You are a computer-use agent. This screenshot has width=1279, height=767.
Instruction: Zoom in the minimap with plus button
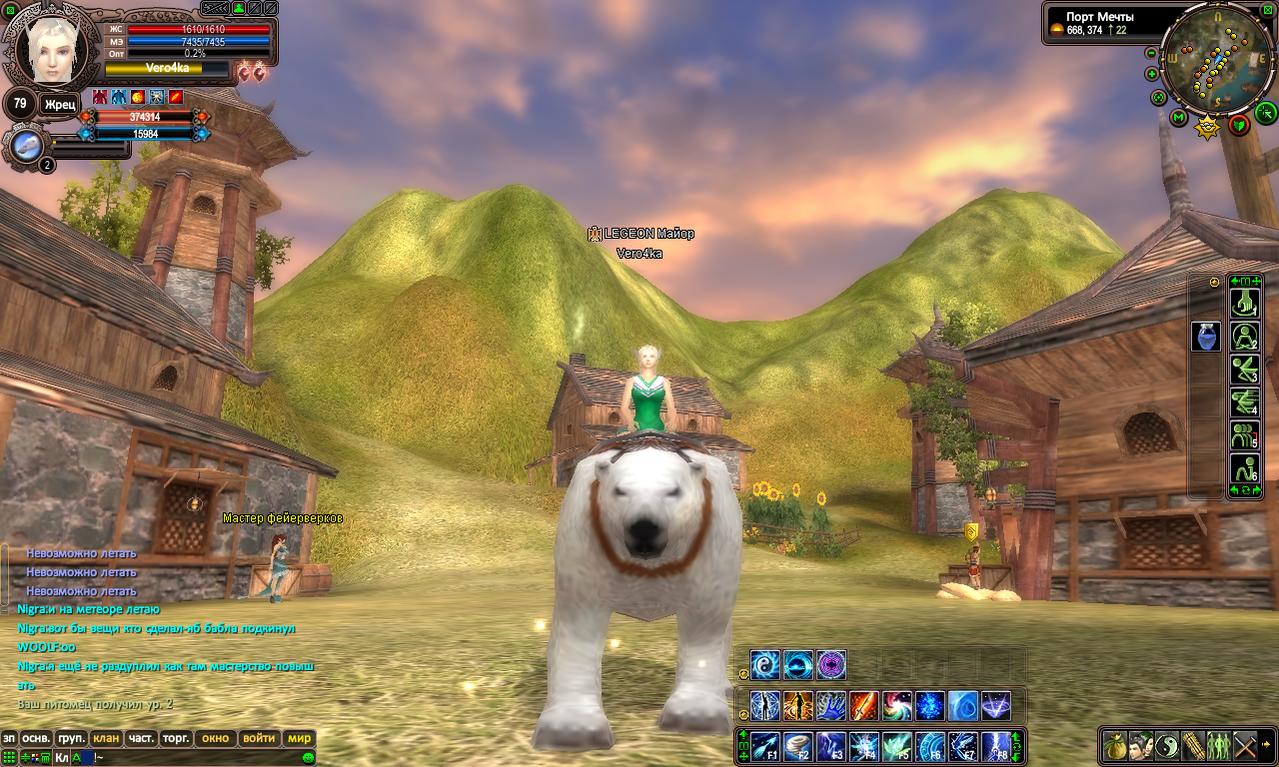(x=1152, y=74)
